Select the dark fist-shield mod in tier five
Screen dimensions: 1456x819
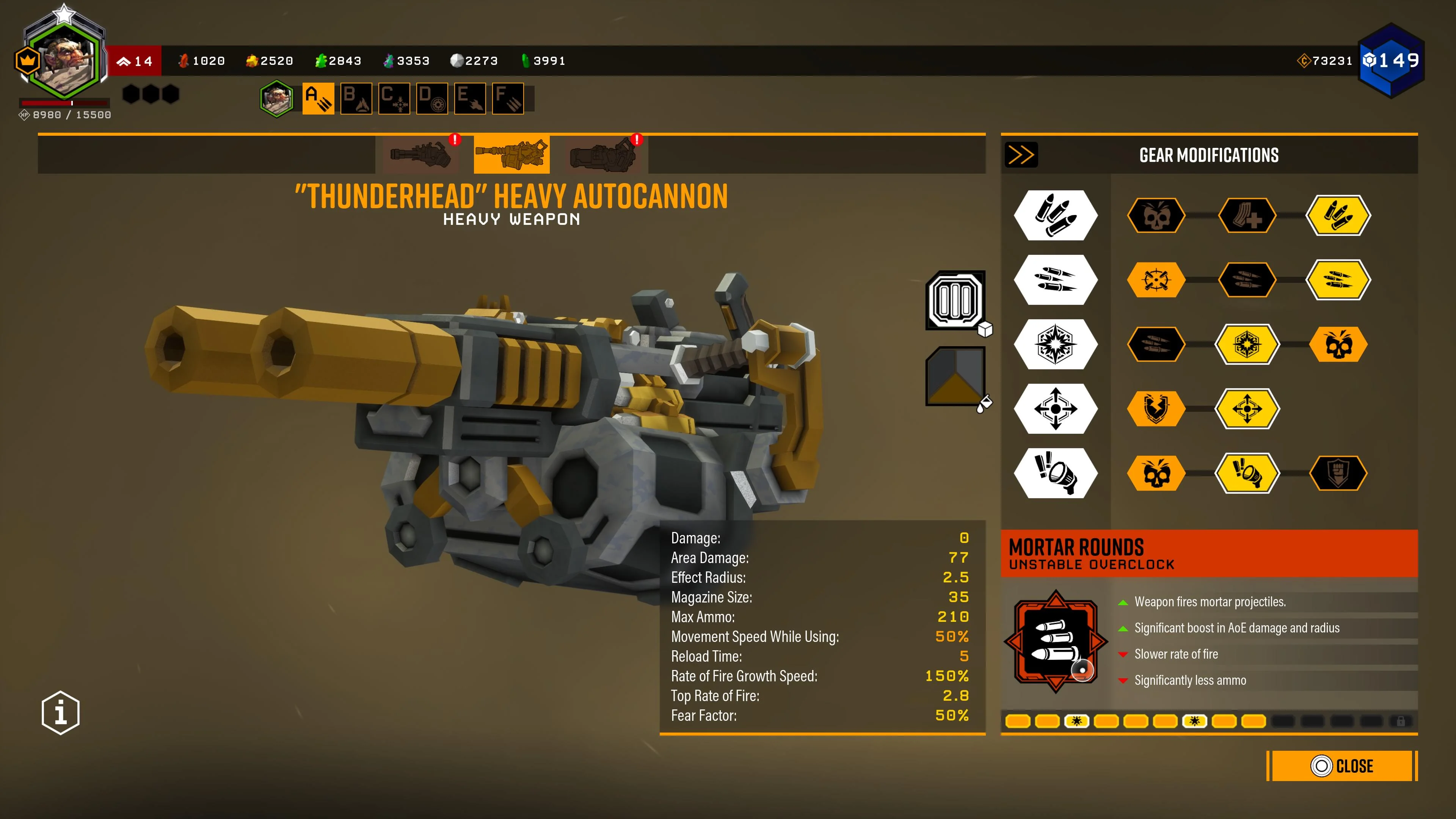coord(1338,472)
